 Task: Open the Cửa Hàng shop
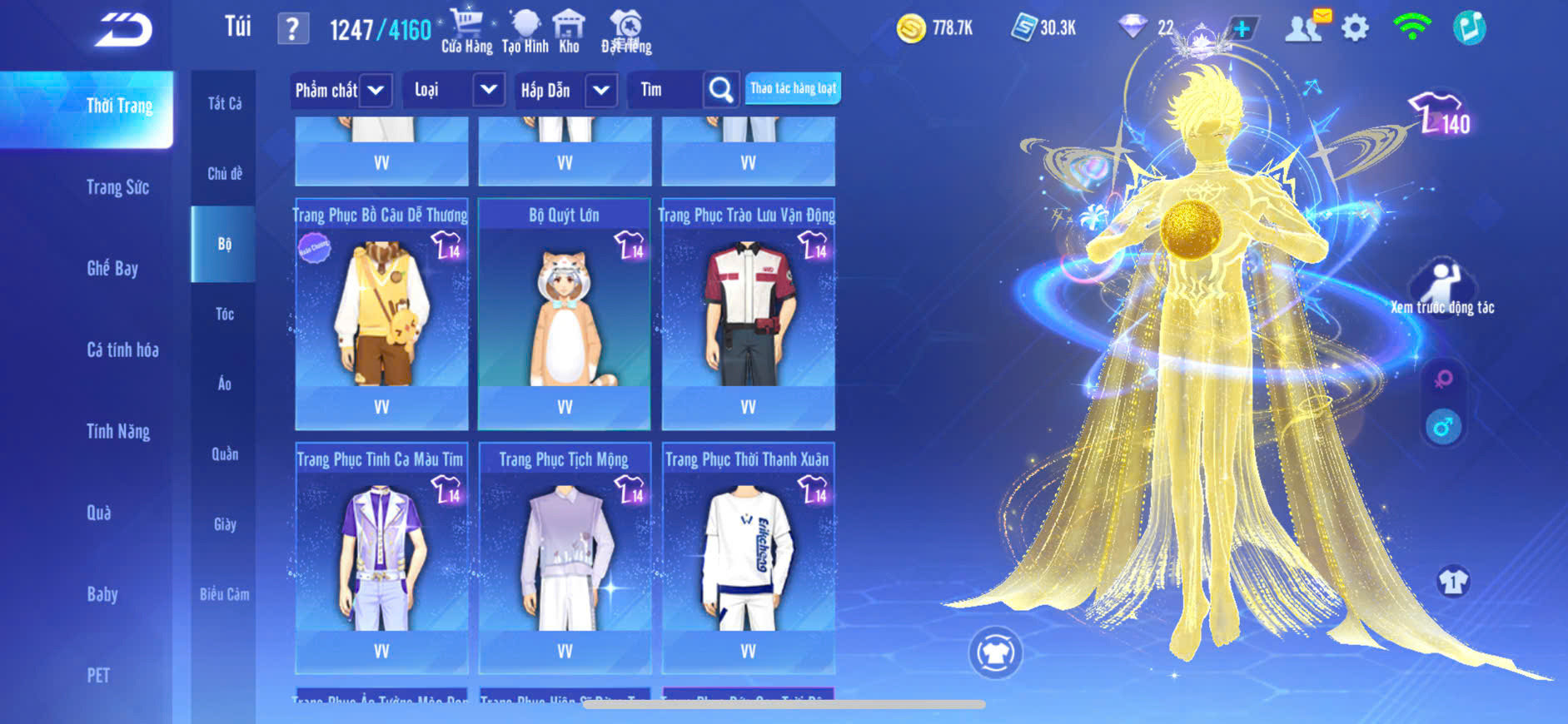coord(466,32)
